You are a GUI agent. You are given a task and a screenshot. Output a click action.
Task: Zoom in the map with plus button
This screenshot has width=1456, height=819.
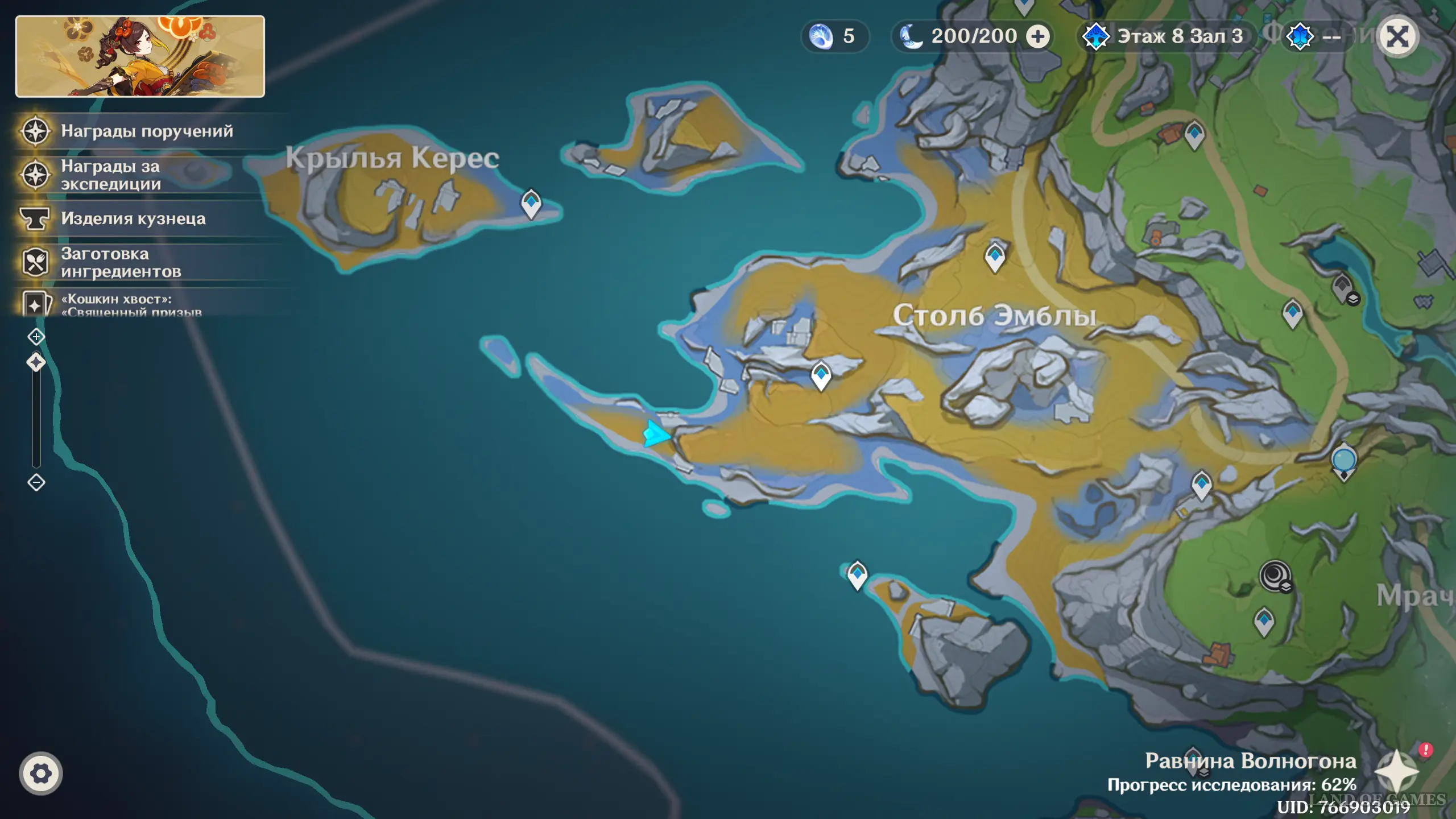[x=36, y=337]
